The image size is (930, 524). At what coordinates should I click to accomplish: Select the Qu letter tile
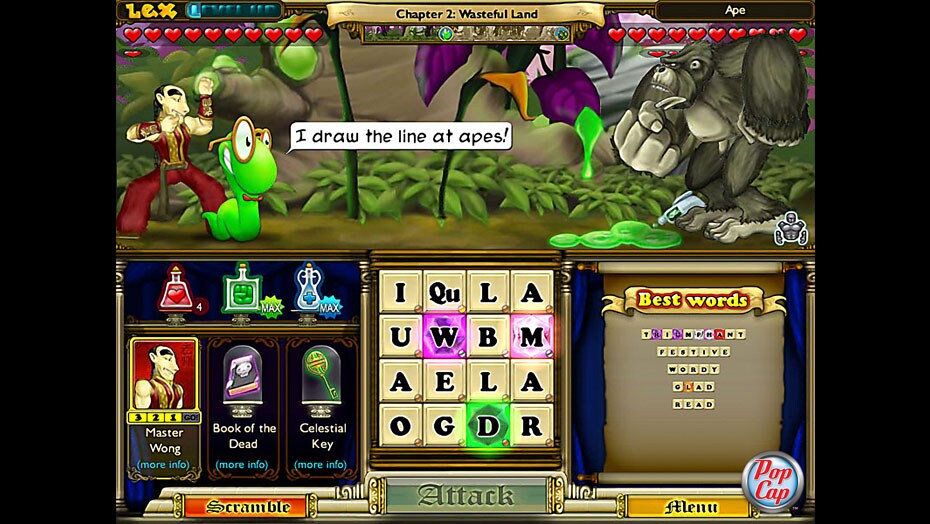pos(444,292)
